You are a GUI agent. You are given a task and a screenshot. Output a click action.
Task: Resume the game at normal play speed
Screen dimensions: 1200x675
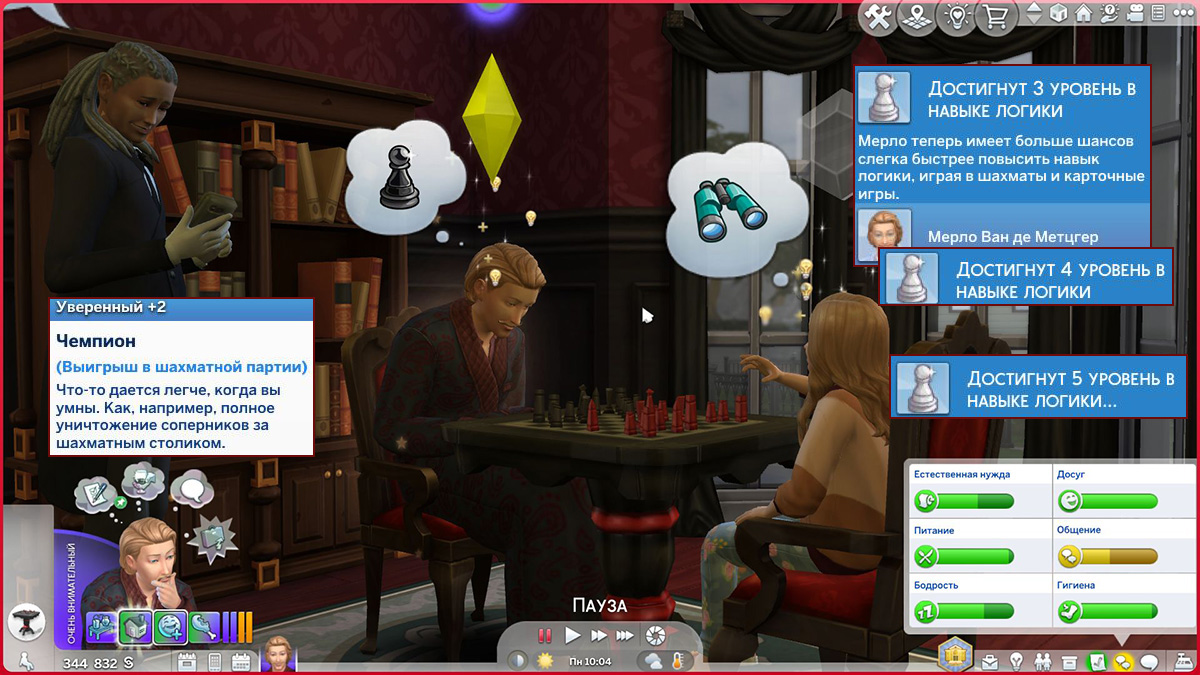[x=573, y=635]
